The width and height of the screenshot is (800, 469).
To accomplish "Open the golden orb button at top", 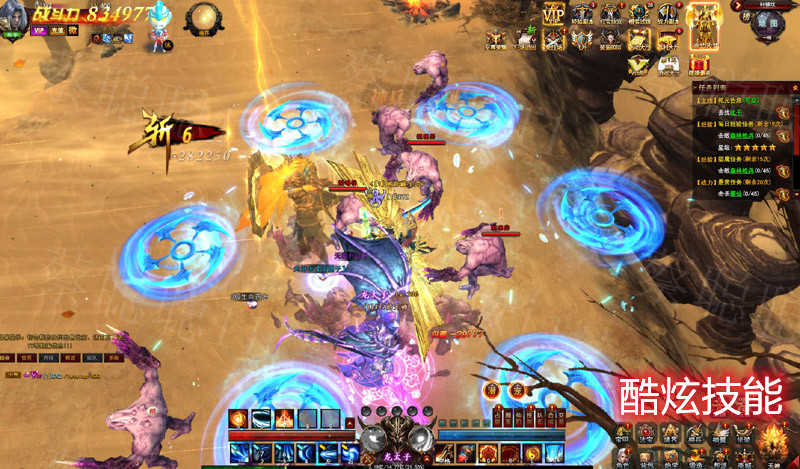I will pyautogui.click(x=204, y=18).
